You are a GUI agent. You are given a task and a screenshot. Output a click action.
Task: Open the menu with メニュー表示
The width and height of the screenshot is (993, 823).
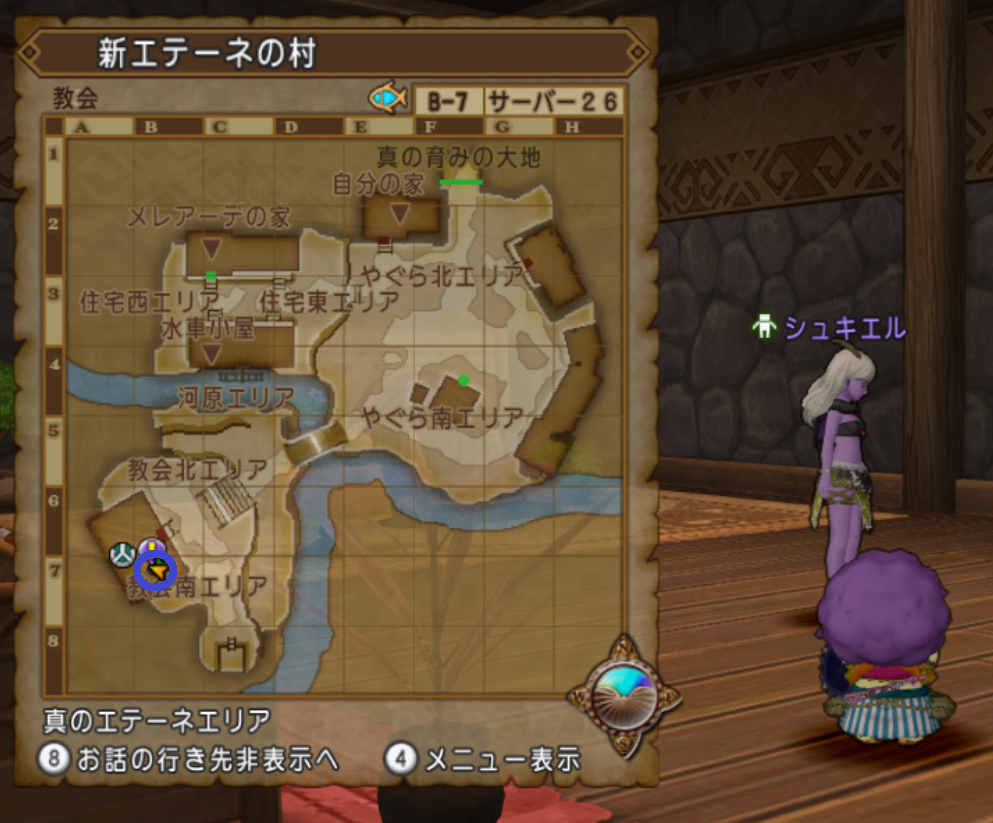(483, 759)
